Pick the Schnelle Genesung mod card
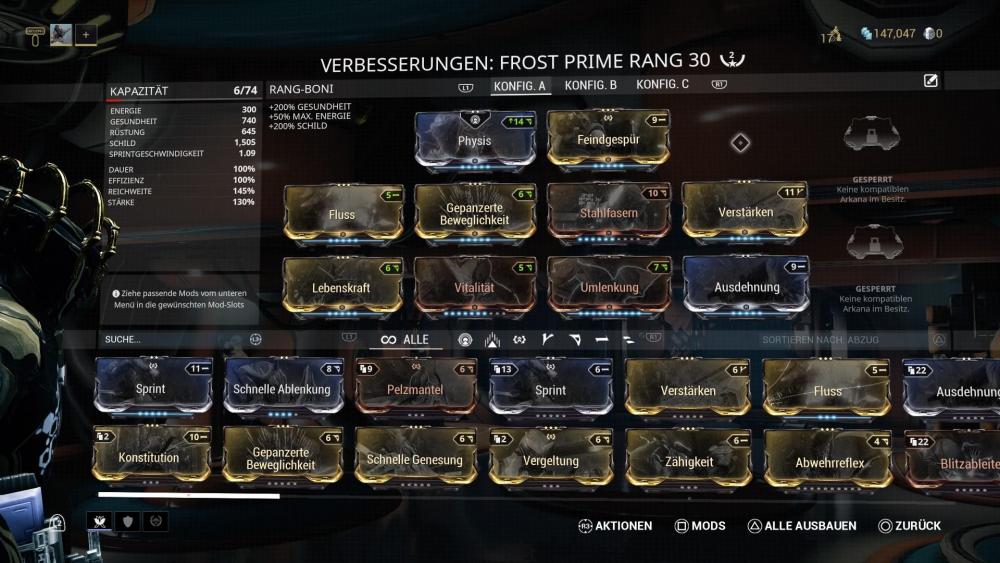The image size is (1000, 563). pyautogui.click(x=415, y=459)
